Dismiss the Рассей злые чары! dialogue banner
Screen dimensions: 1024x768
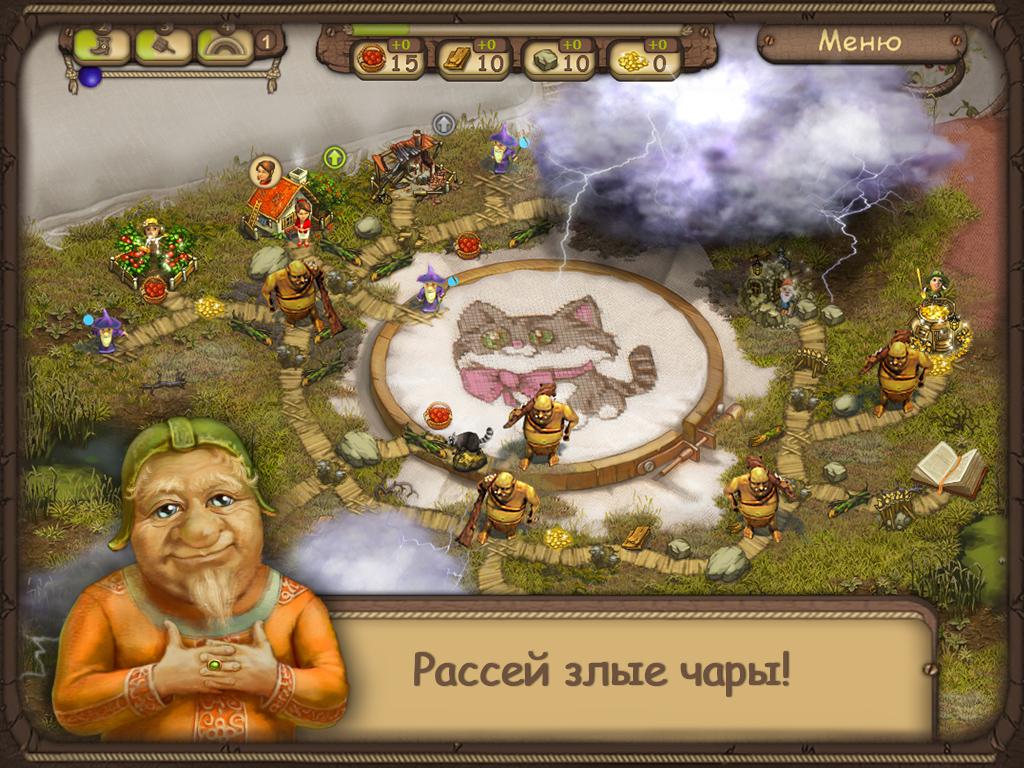[602, 670]
